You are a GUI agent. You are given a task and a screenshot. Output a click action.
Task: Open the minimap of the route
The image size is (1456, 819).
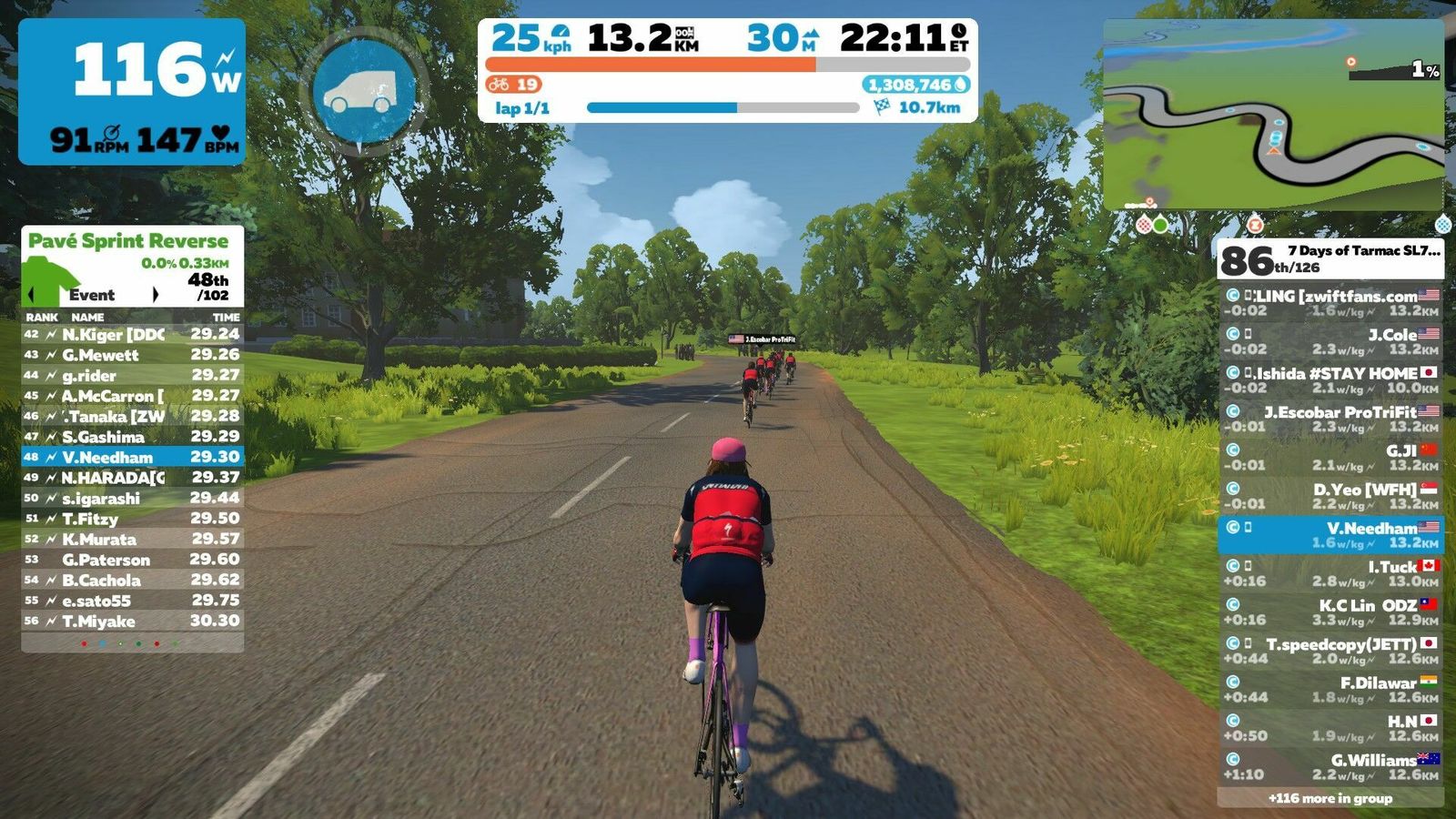click(x=1273, y=116)
